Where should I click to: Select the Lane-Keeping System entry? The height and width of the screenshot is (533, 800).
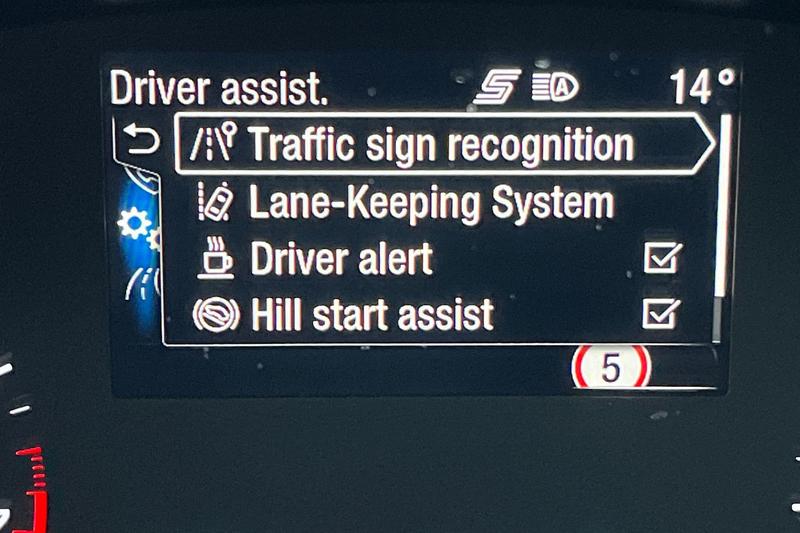pos(430,203)
